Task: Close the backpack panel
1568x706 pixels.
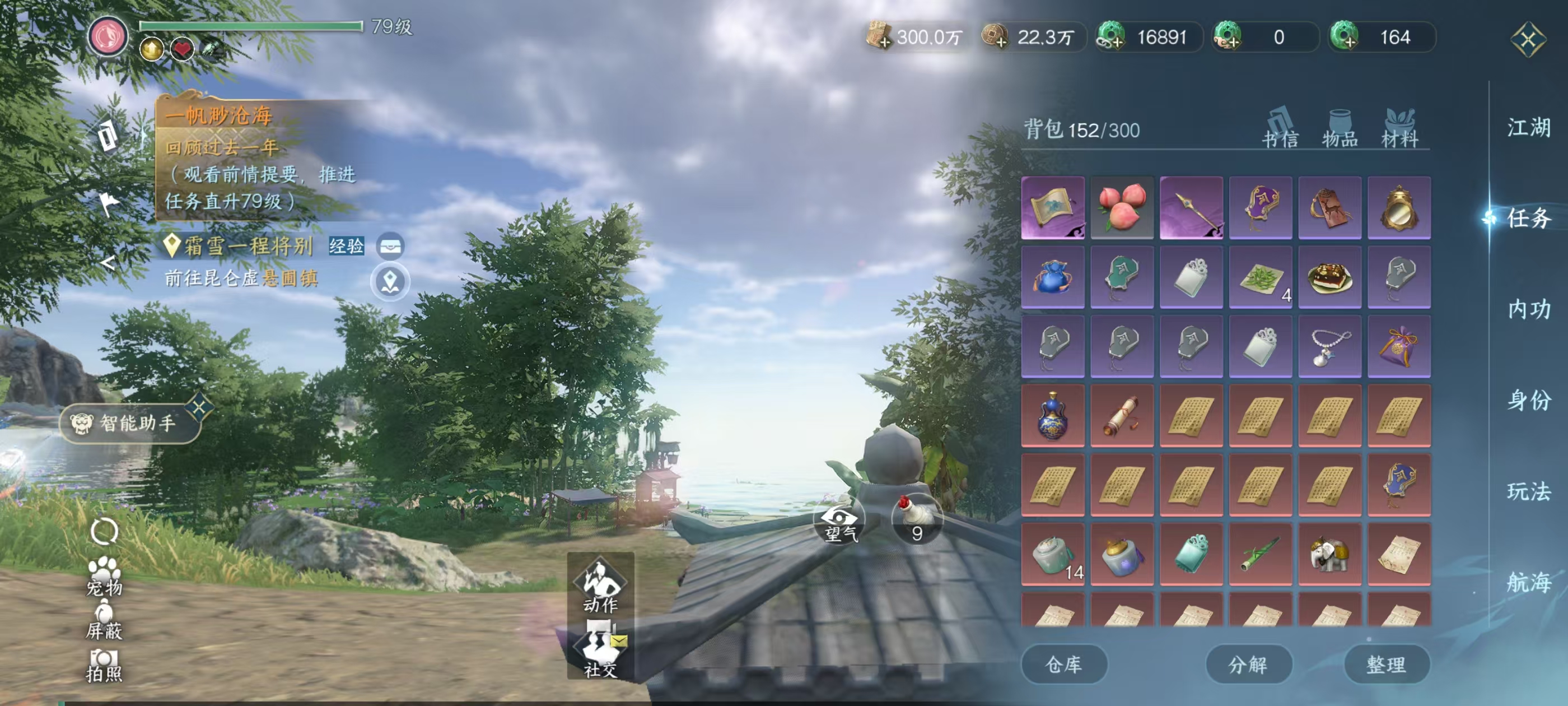Action: (x=1528, y=40)
